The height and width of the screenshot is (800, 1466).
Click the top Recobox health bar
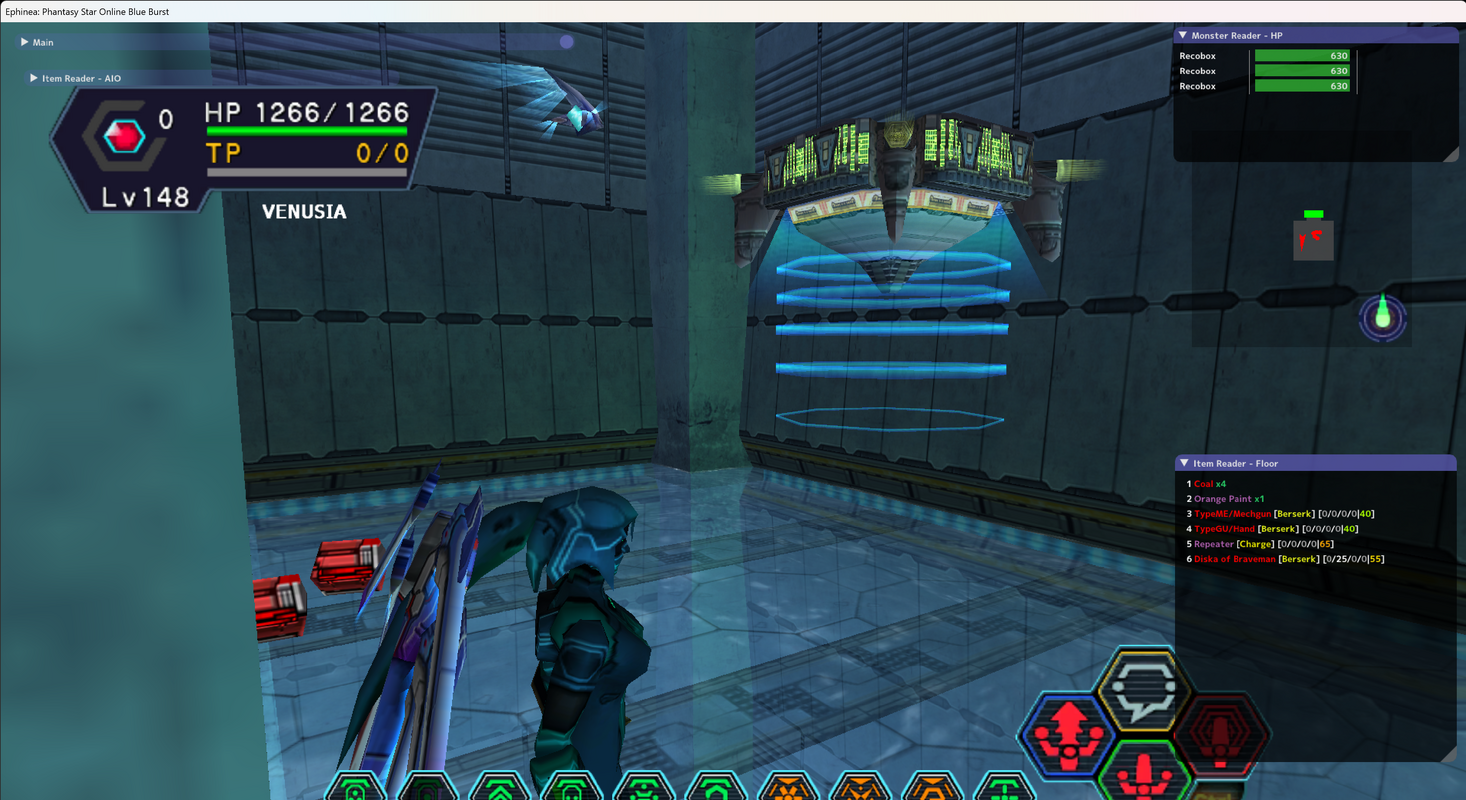[x=1303, y=56]
